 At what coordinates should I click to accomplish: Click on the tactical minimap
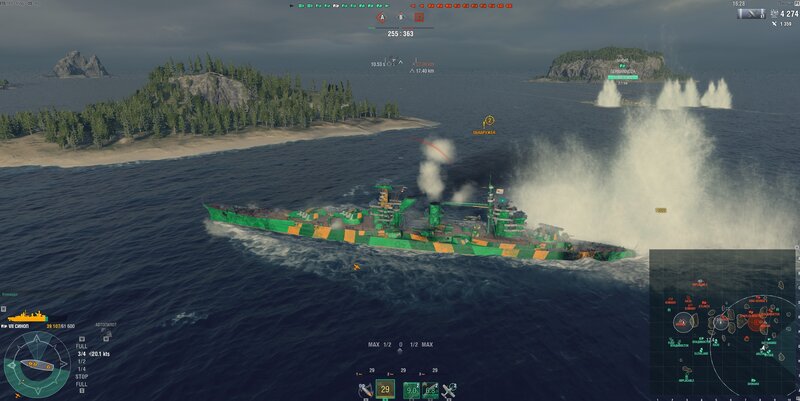(724, 324)
